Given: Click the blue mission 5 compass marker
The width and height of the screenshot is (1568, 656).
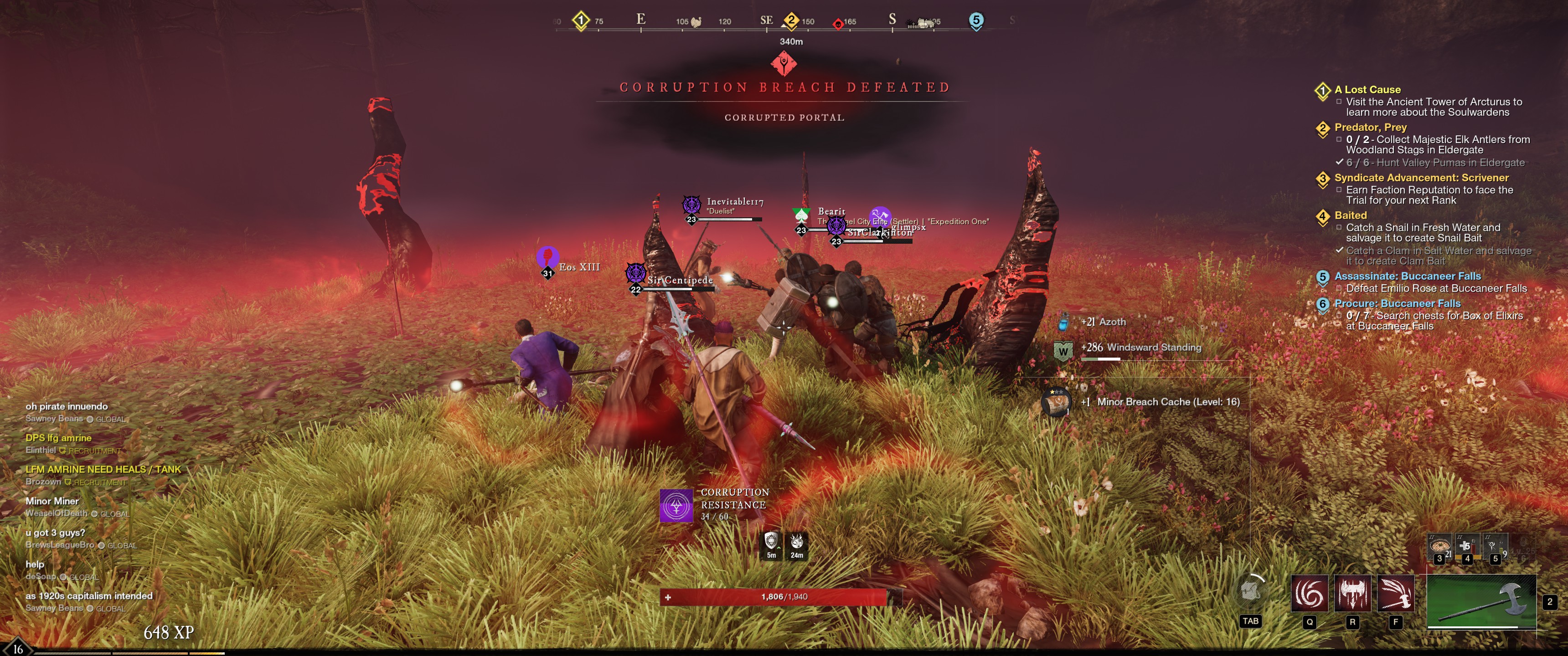Looking at the screenshot, I should 976,20.
